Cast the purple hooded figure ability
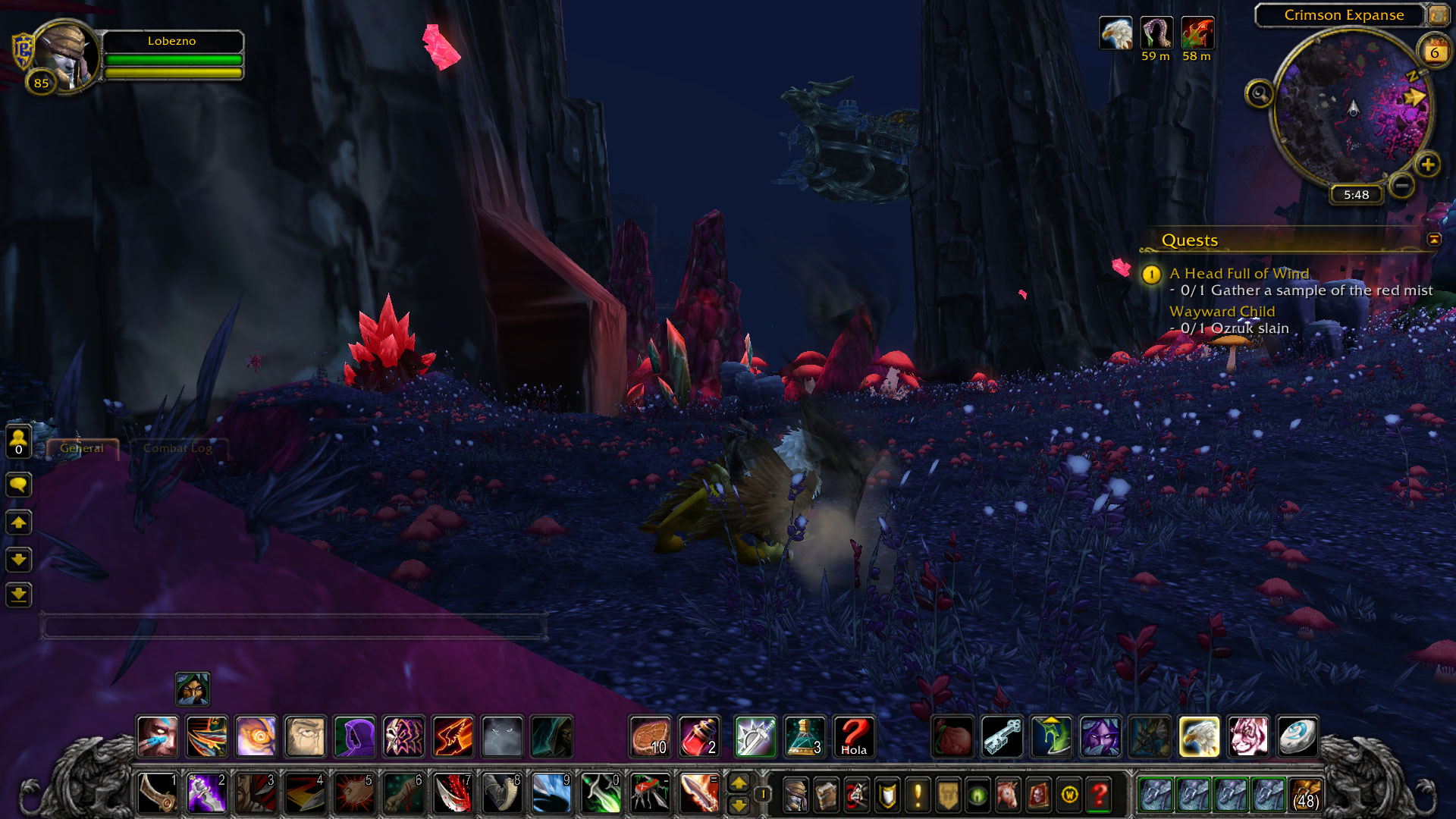The width and height of the screenshot is (1456, 819). tap(354, 736)
